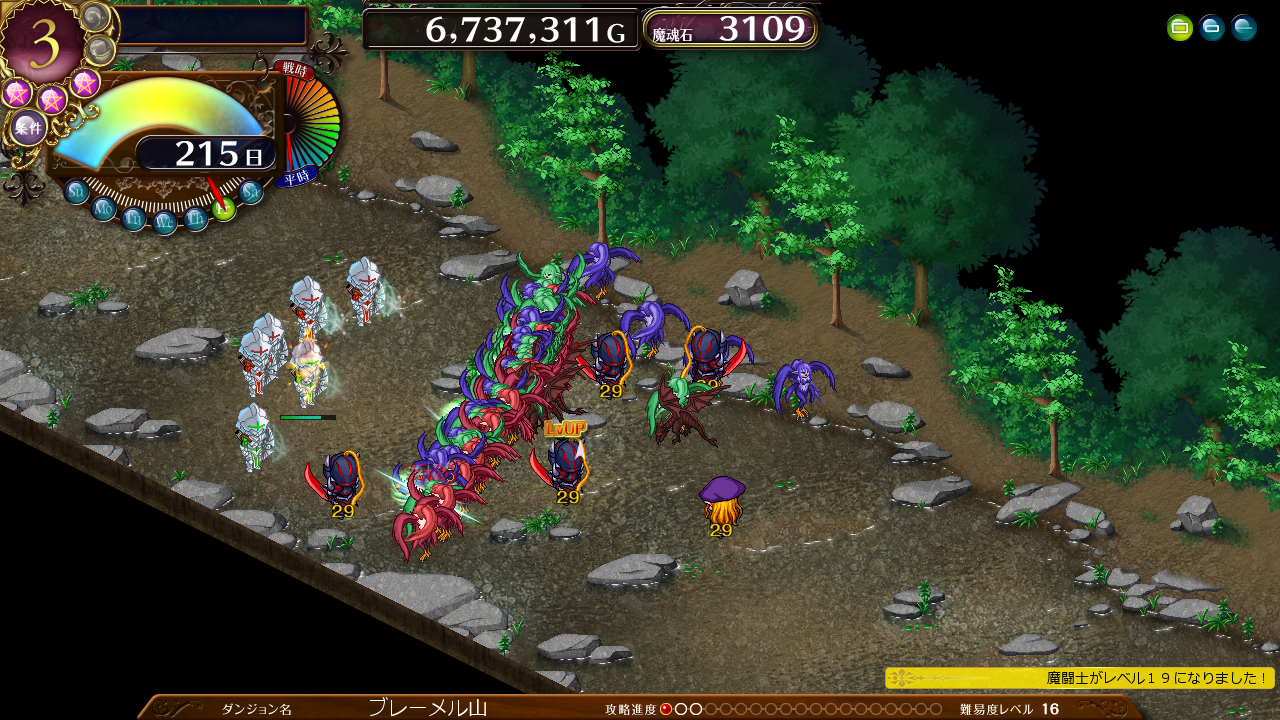1280x720 pixels.
Task: Select the Th weekday orb
Action: click(197, 218)
